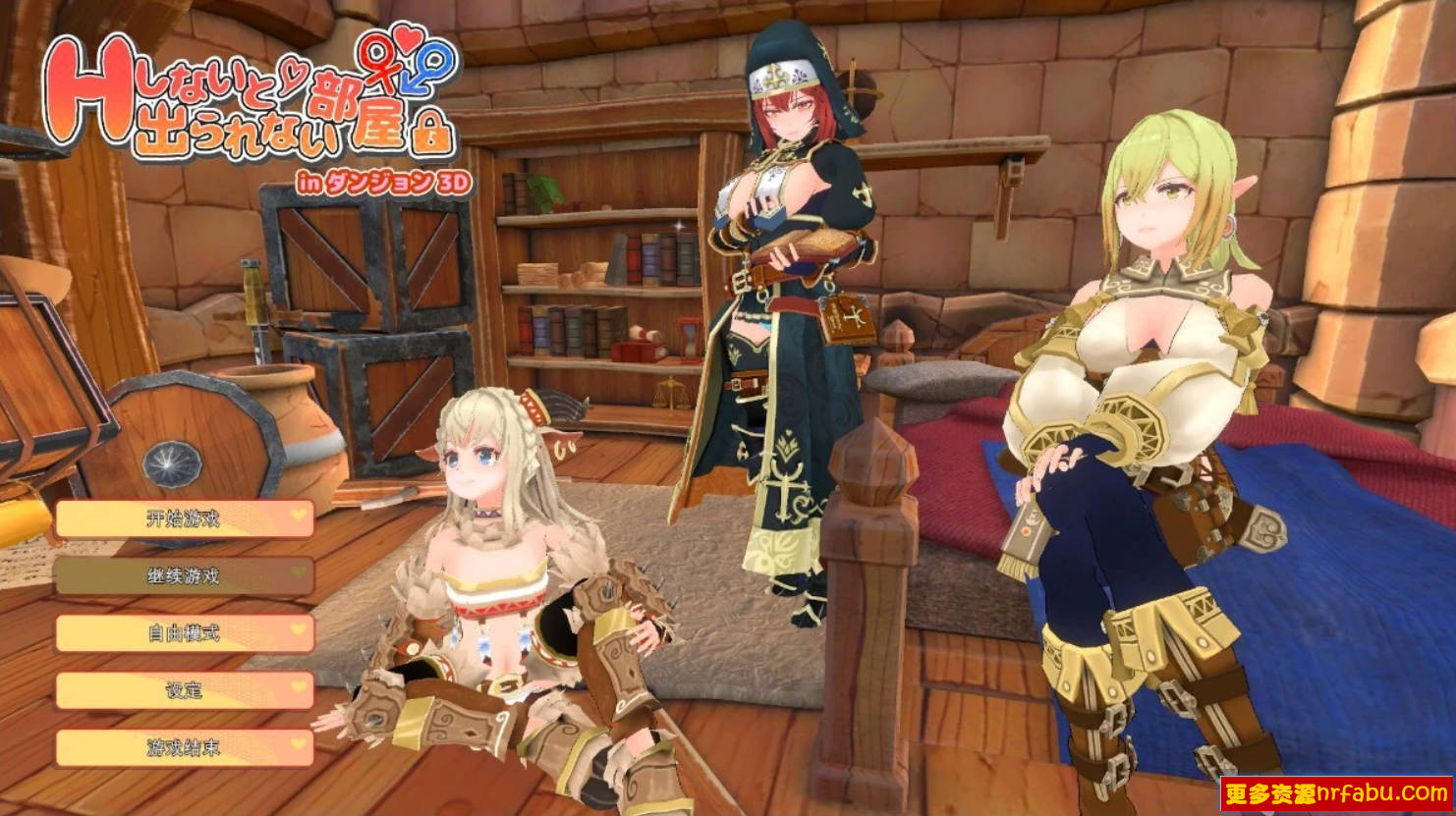Click the grayed-out 继续游戏 (Continue) entry
The width and height of the screenshot is (1456, 816).
[x=185, y=576]
